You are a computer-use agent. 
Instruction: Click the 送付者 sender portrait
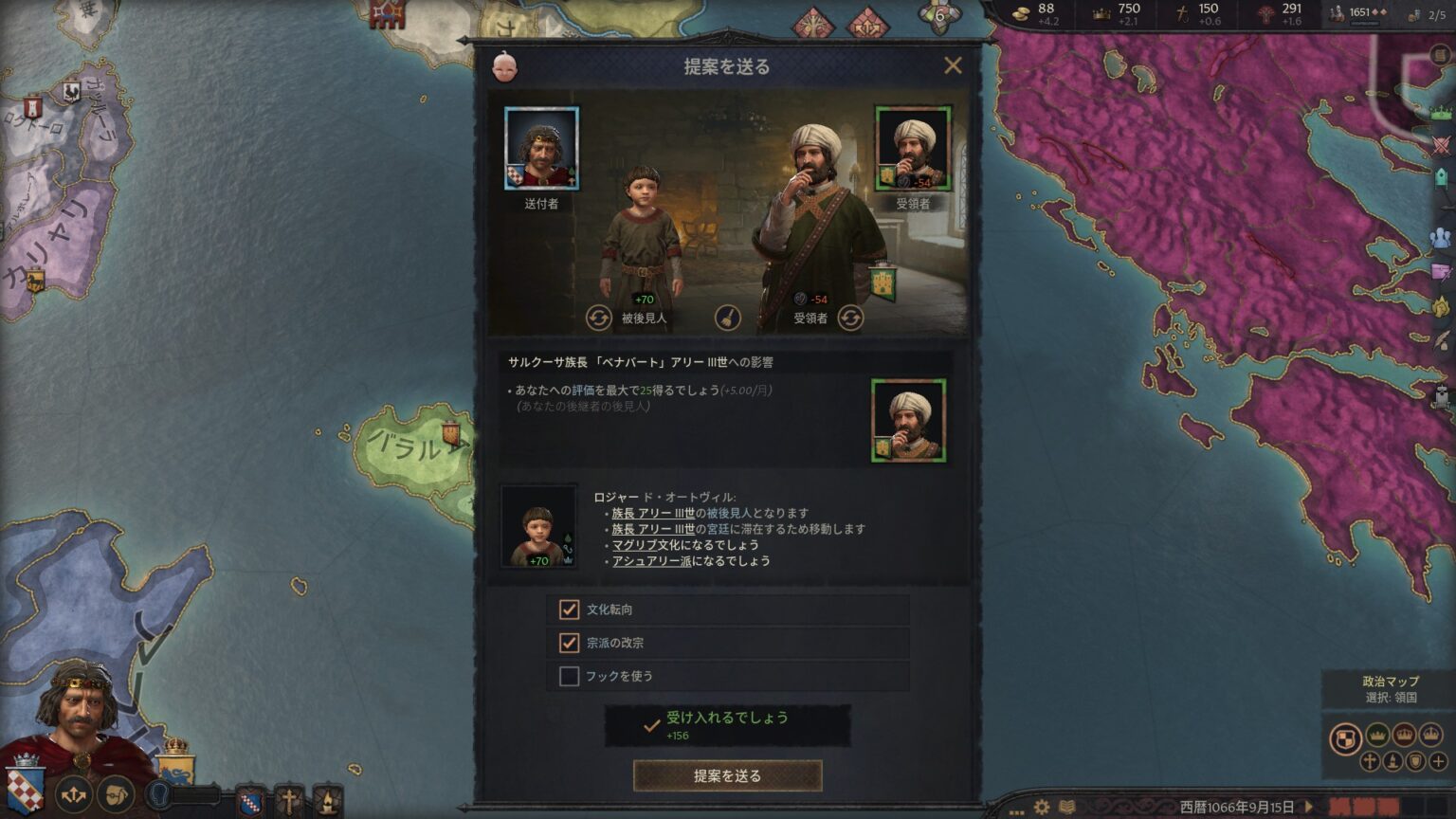(541, 149)
